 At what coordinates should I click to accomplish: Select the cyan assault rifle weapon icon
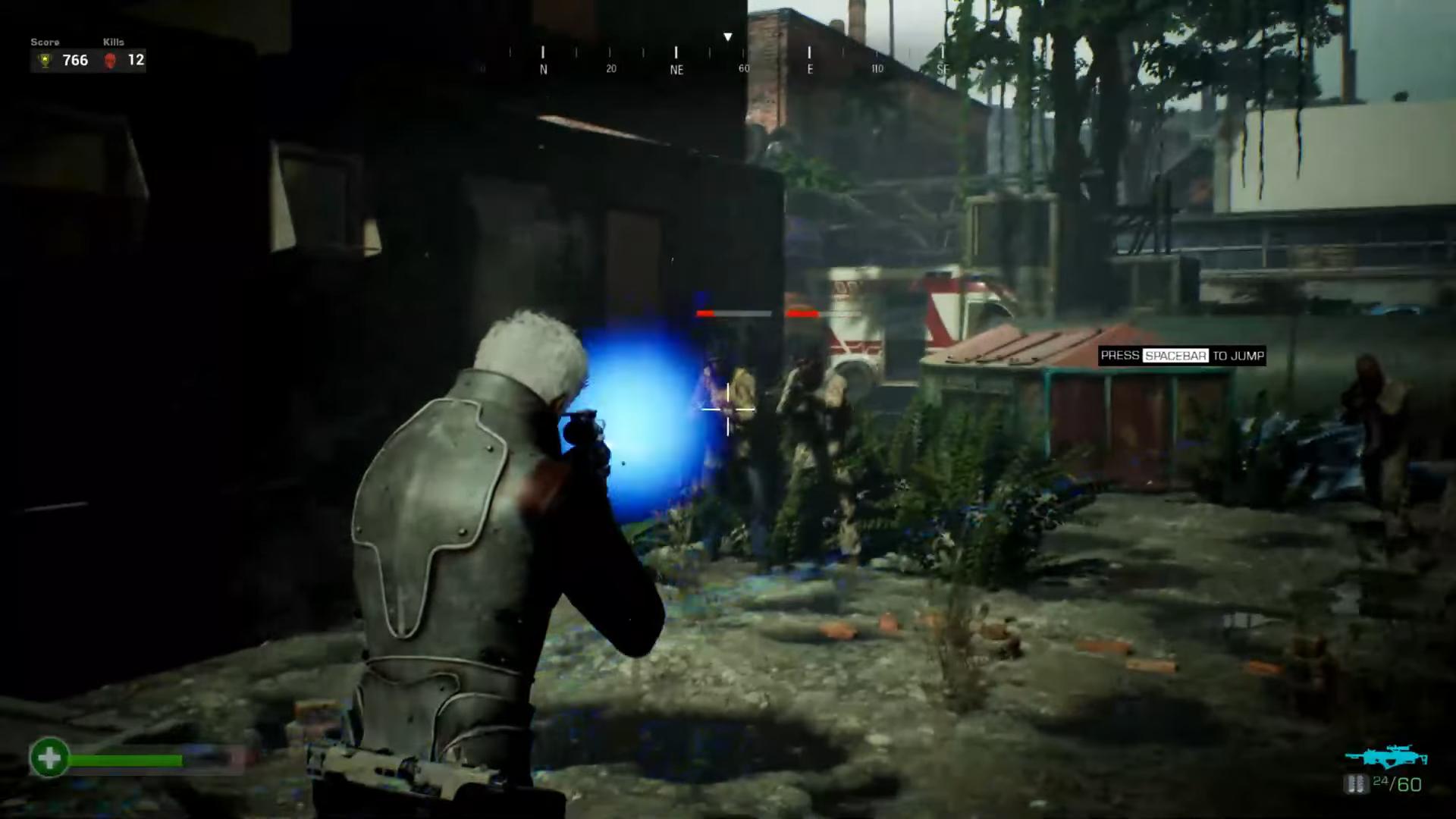tap(1385, 758)
